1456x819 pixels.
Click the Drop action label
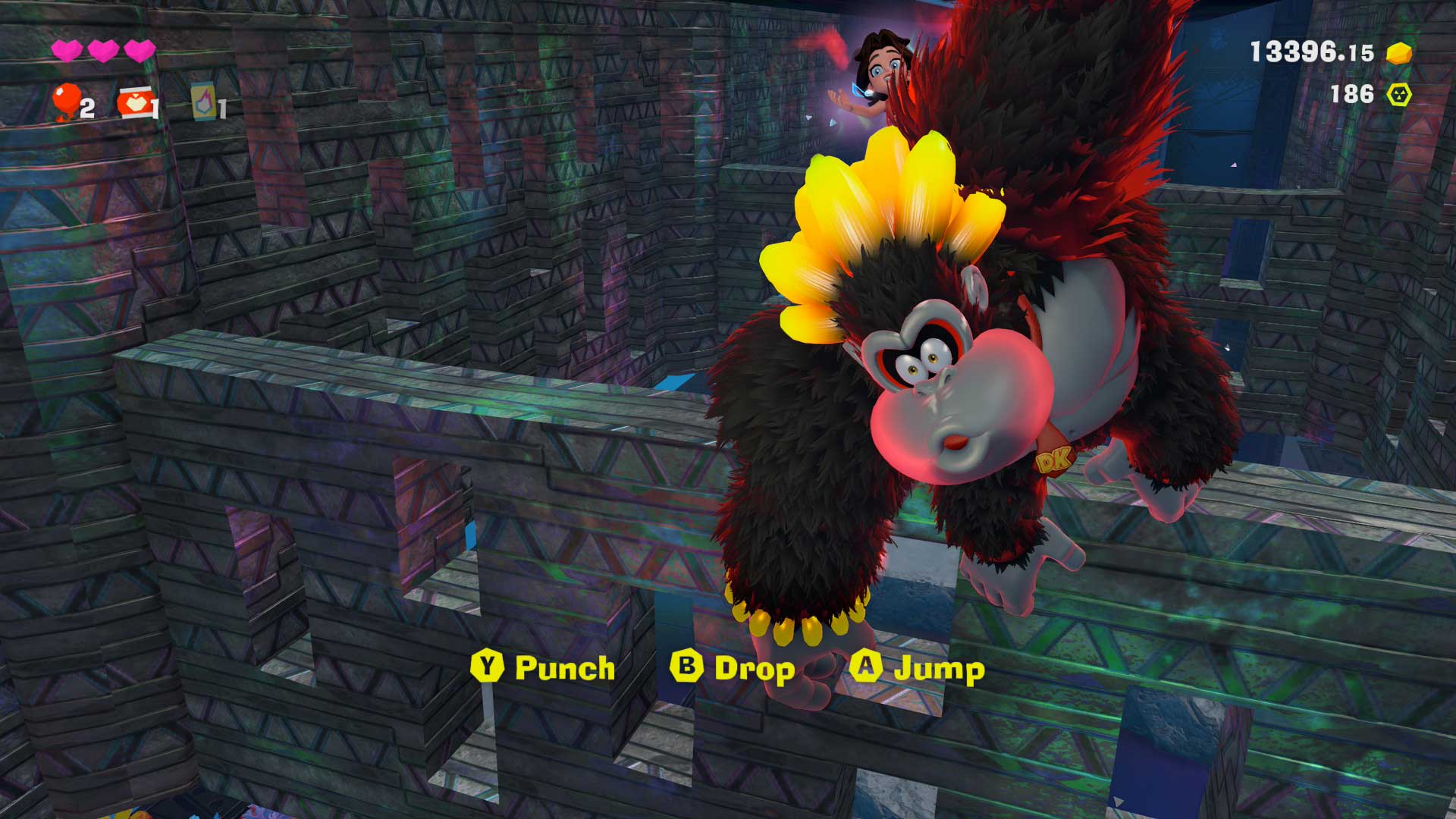pyautogui.click(x=755, y=668)
